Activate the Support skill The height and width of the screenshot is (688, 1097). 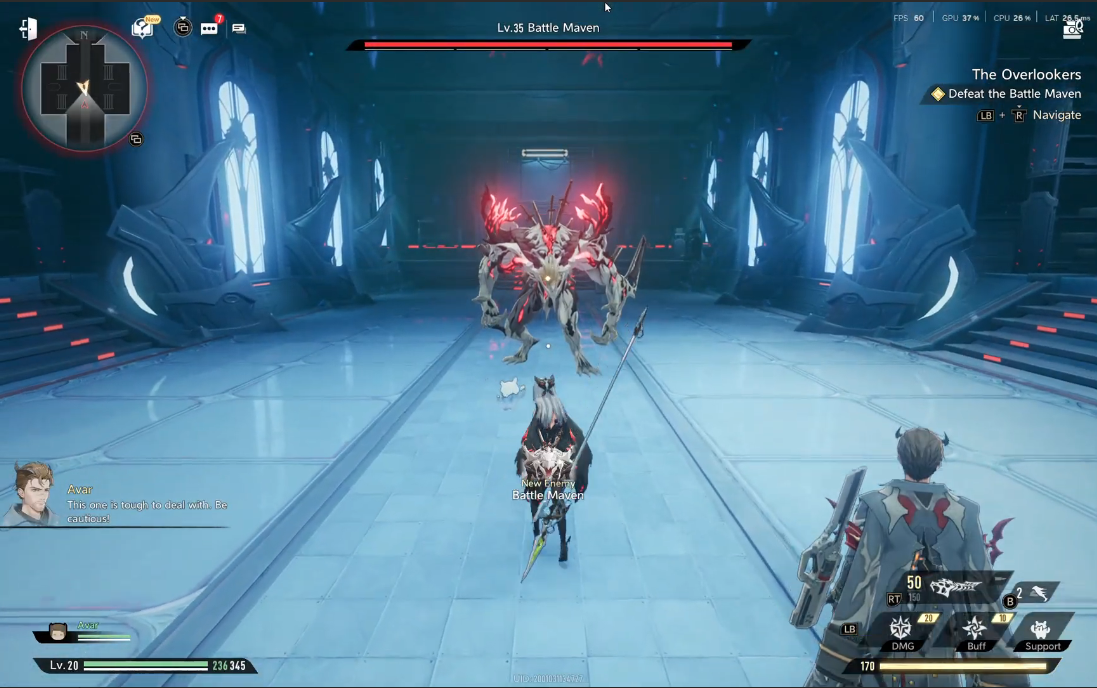(1042, 630)
